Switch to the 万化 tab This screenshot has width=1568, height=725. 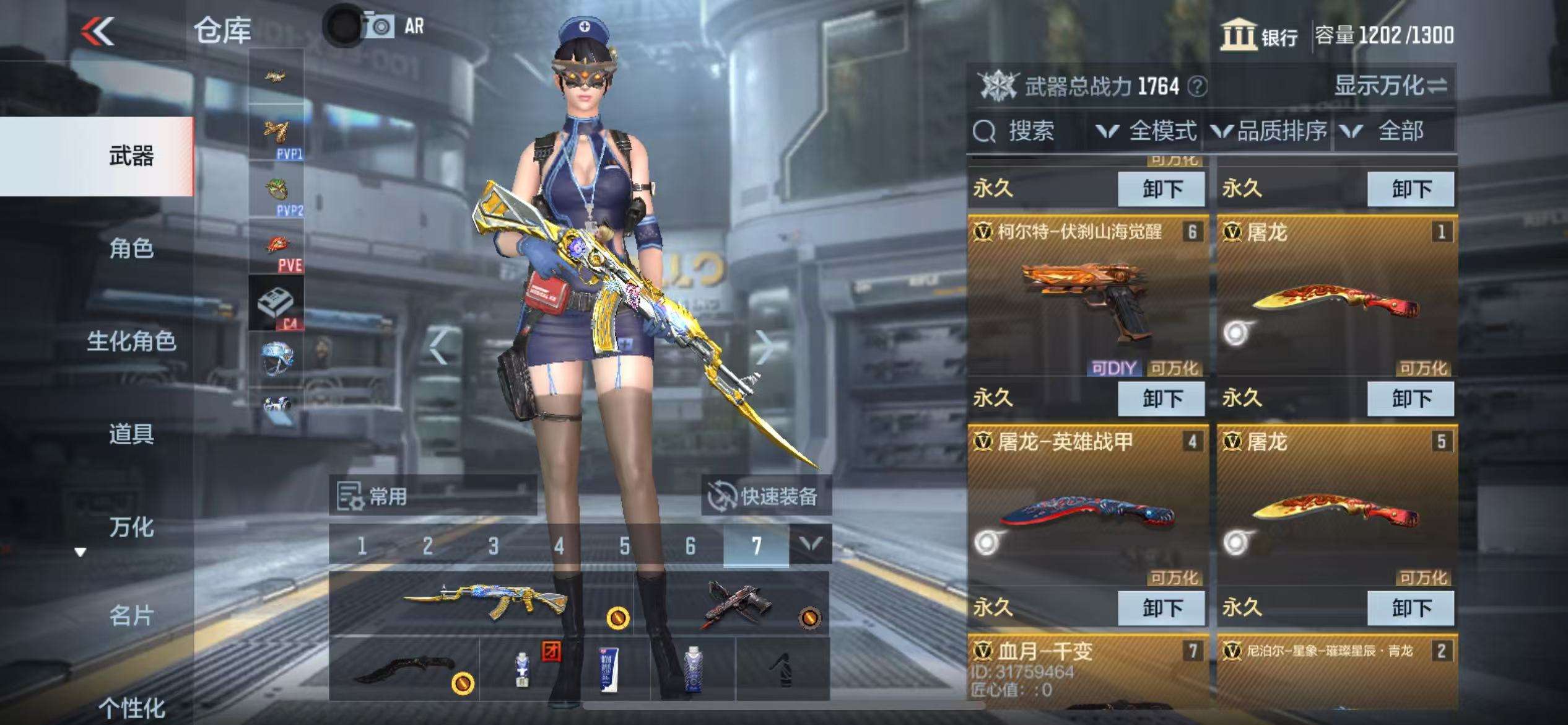click(x=131, y=527)
